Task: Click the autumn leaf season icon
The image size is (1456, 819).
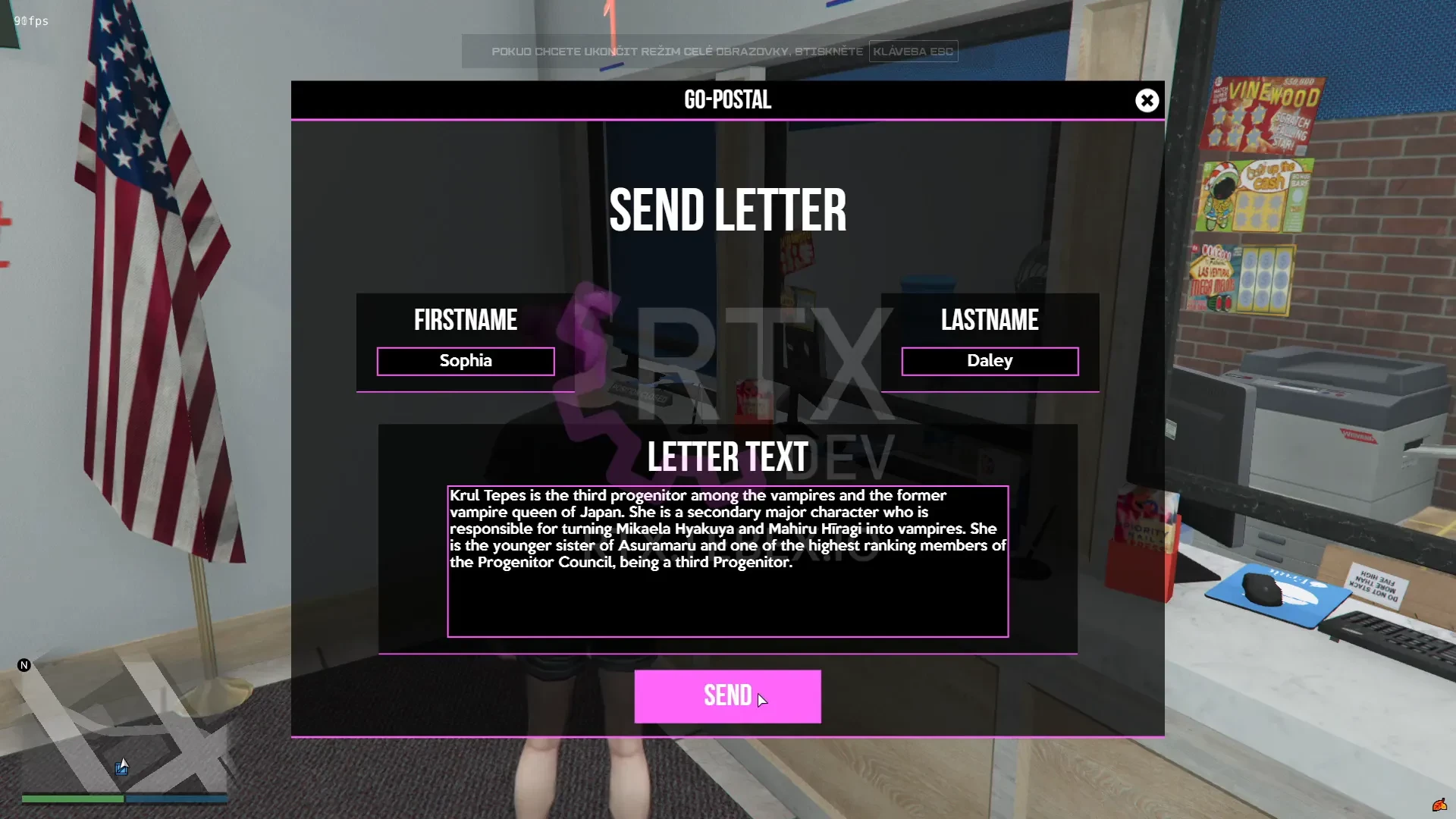Action: 1440,806
